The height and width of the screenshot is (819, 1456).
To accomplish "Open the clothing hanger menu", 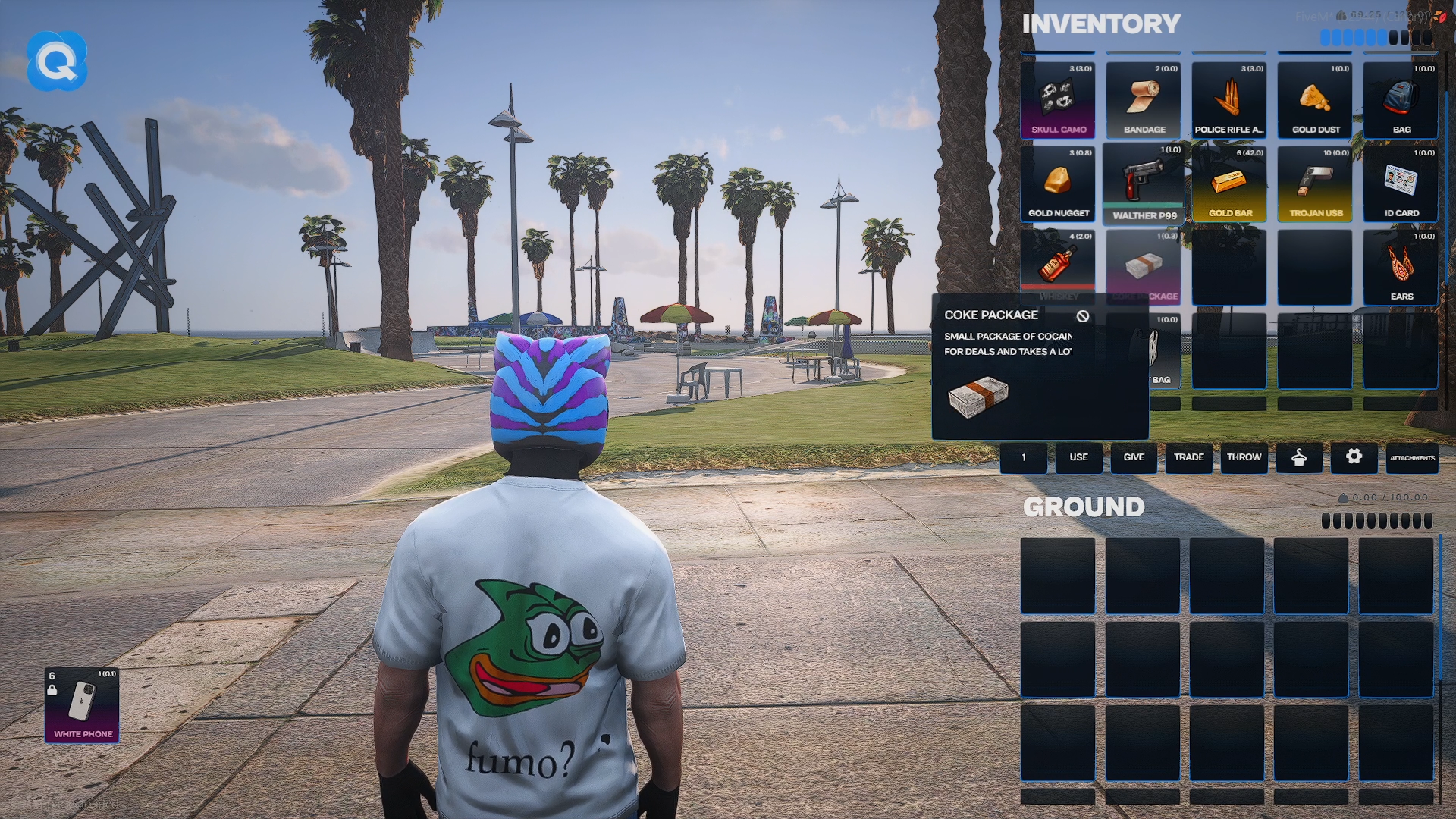I will point(1299,458).
